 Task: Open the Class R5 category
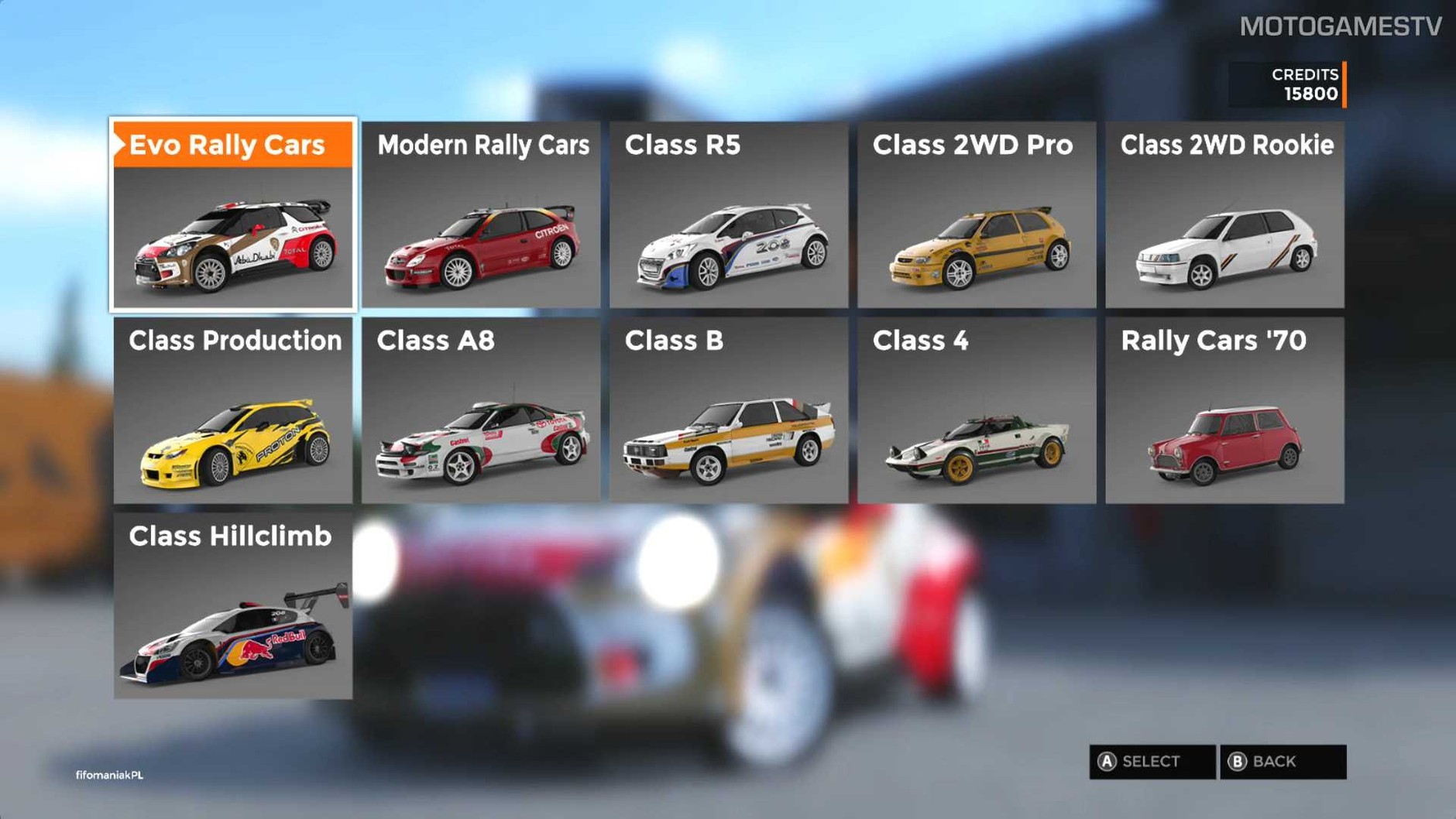[729, 214]
